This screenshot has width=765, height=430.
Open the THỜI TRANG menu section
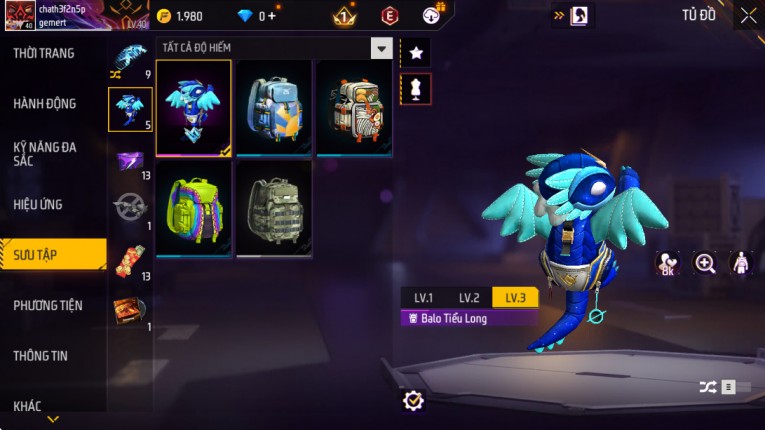(44, 53)
